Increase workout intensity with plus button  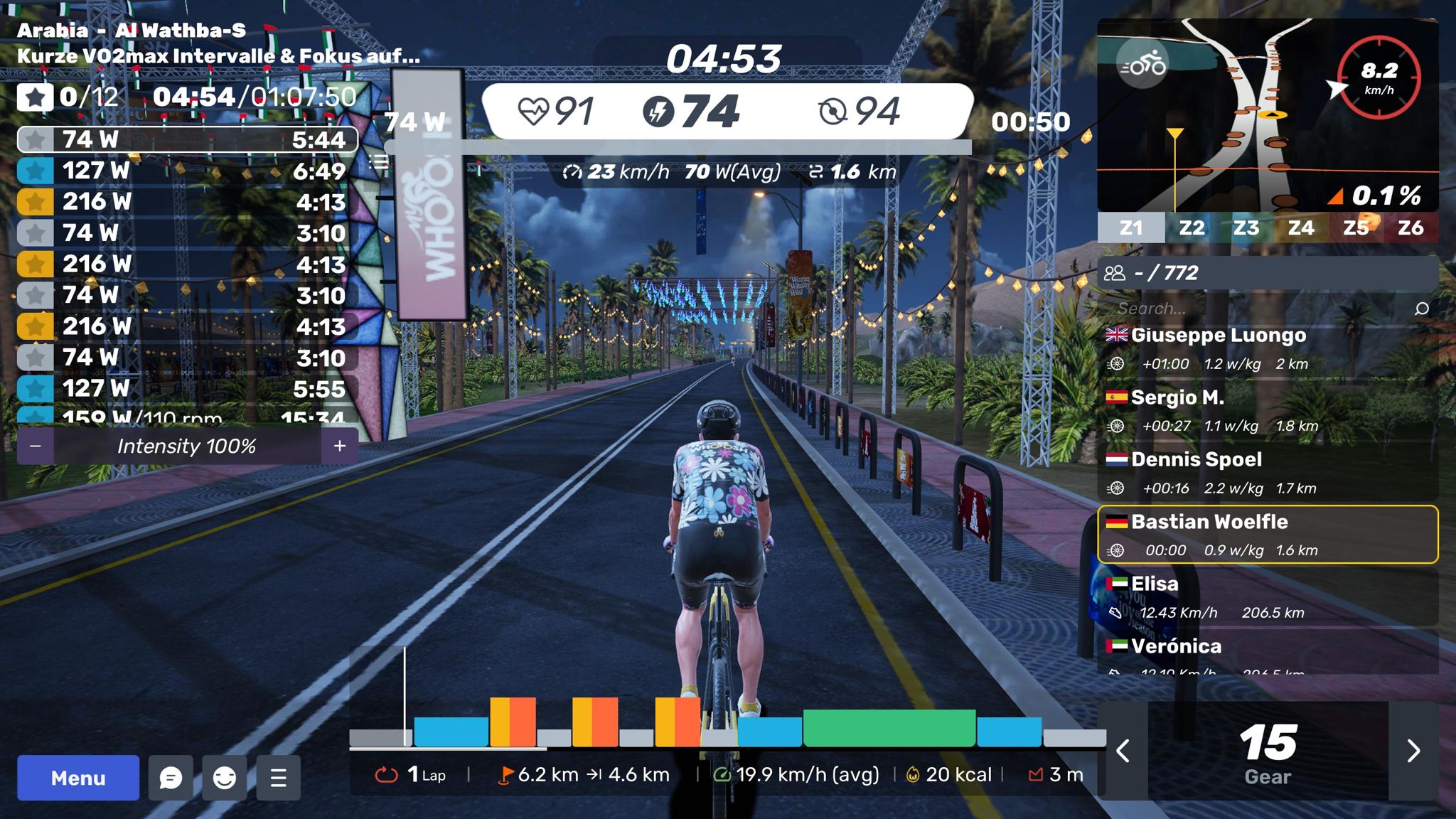point(340,446)
